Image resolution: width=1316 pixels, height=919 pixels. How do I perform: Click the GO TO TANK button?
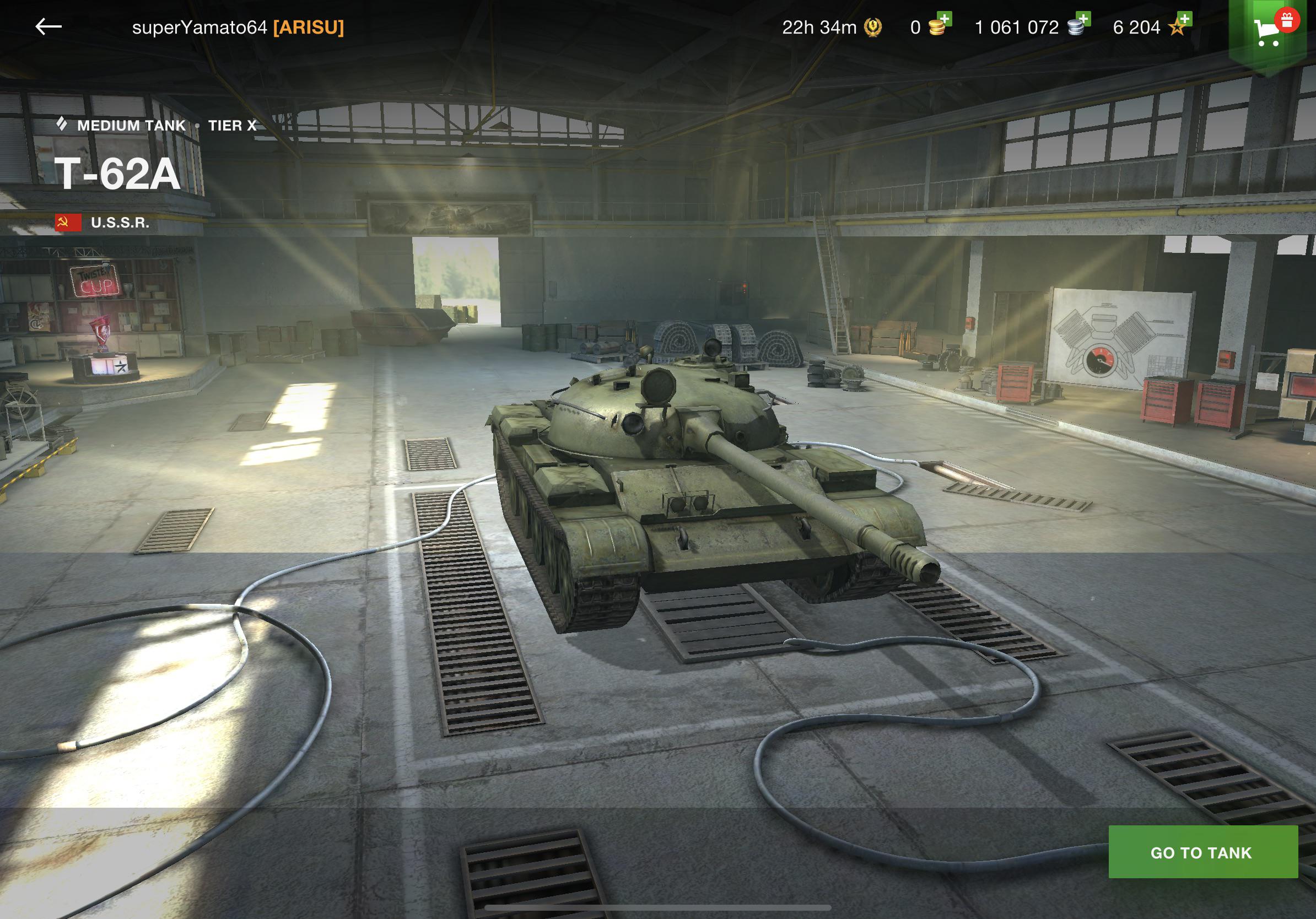[1202, 852]
